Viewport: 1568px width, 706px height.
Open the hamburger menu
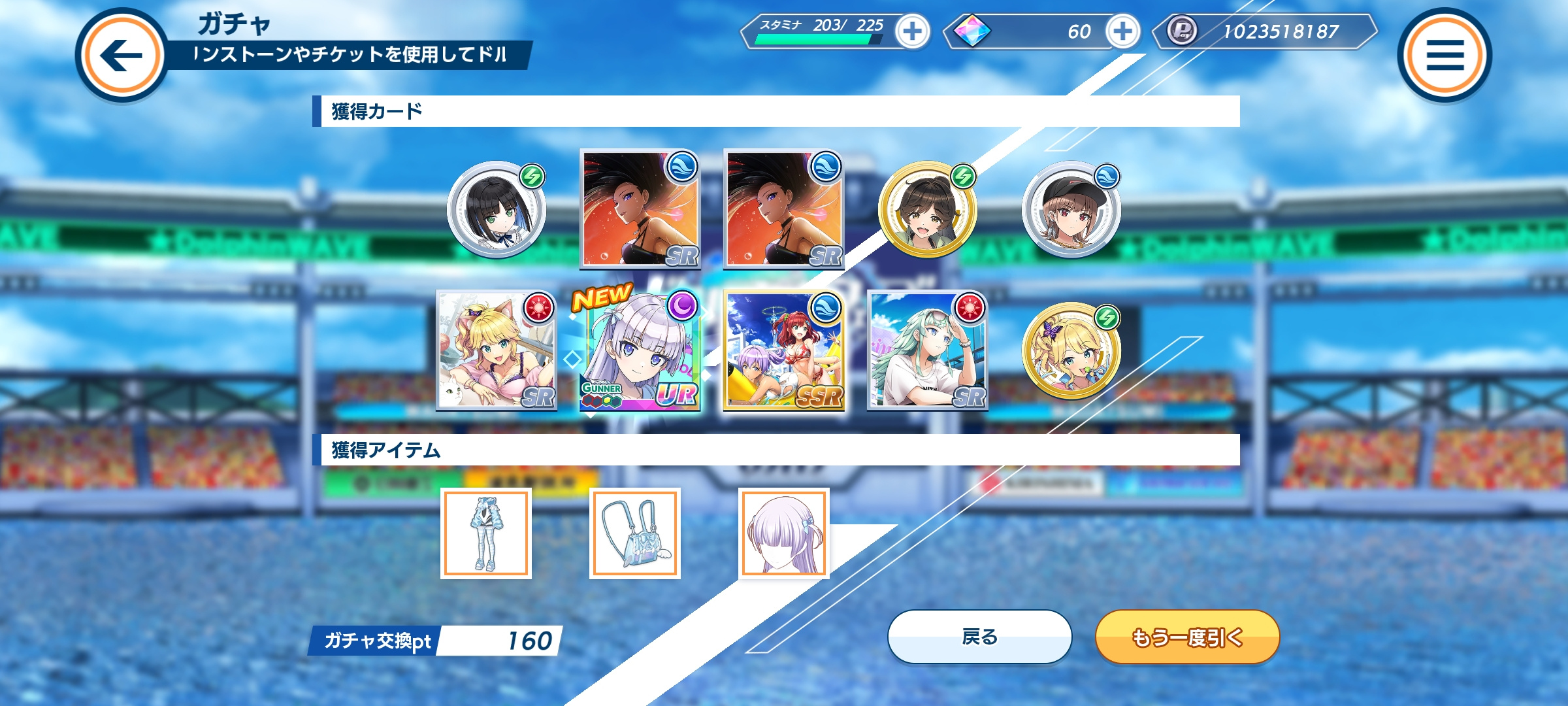1445,56
